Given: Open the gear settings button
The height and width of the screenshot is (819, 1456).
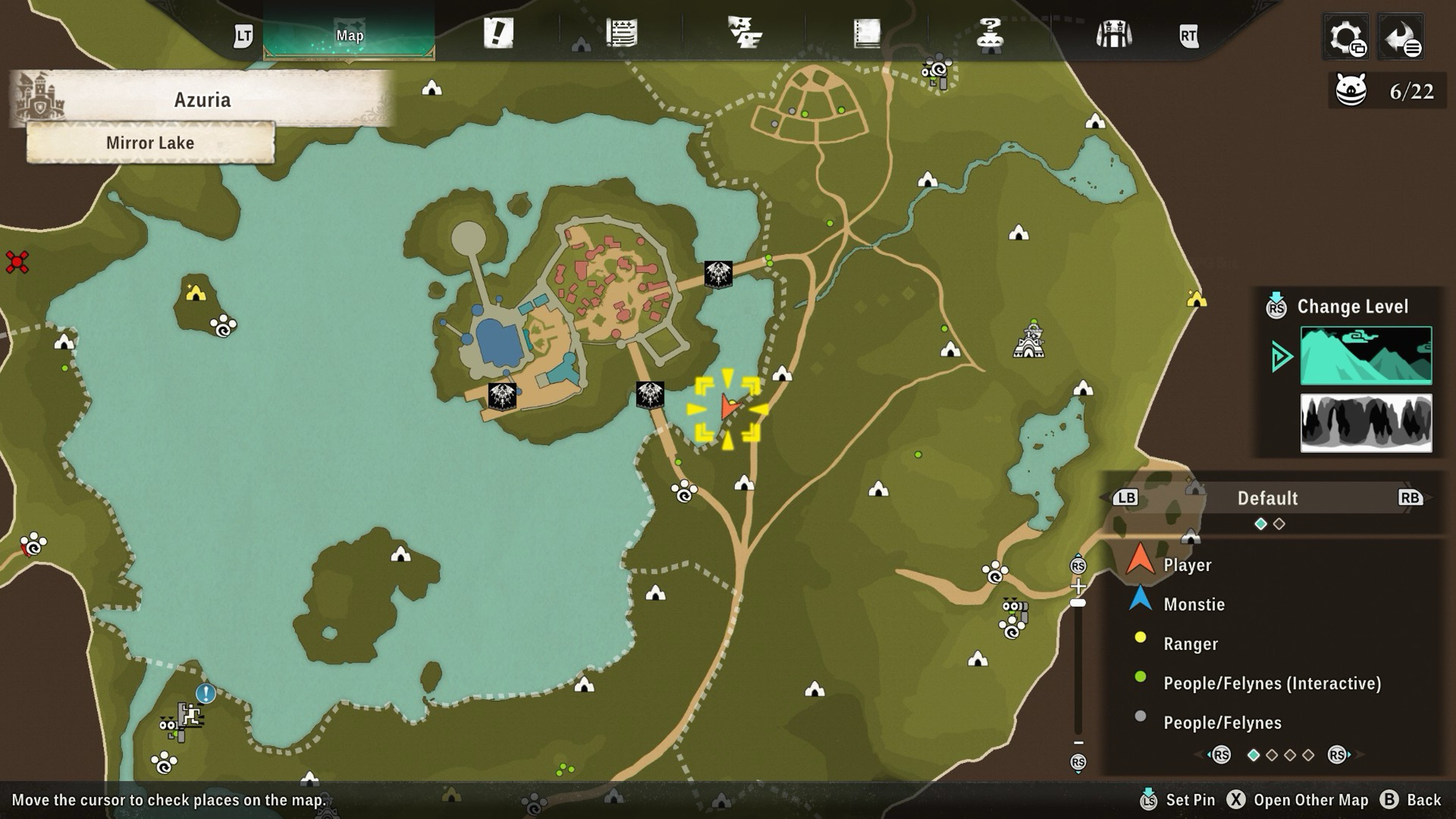Looking at the screenshot, I should (1346, 37).
